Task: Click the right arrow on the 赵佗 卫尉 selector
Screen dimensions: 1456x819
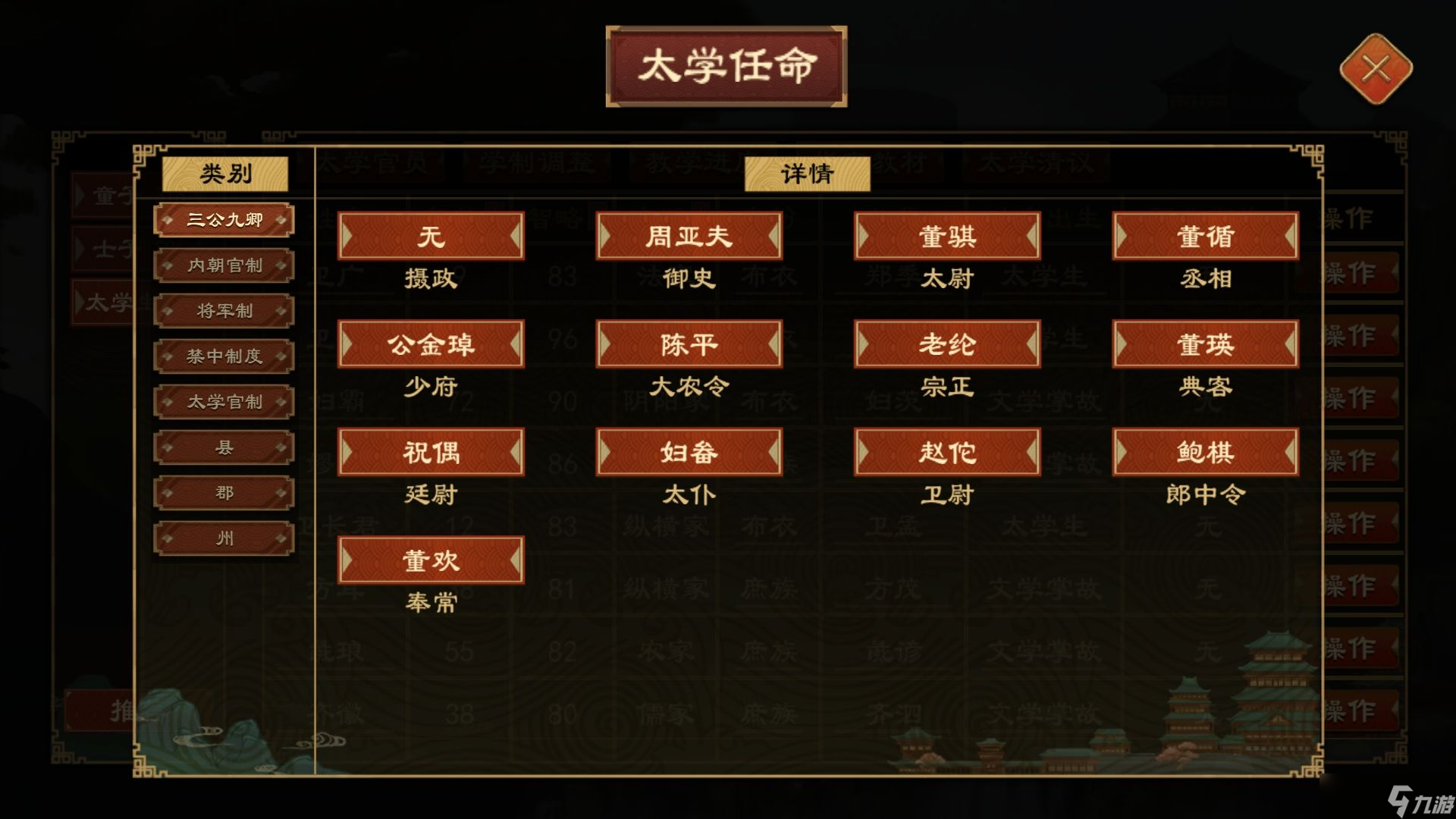Action: [x=1031, y=452]
